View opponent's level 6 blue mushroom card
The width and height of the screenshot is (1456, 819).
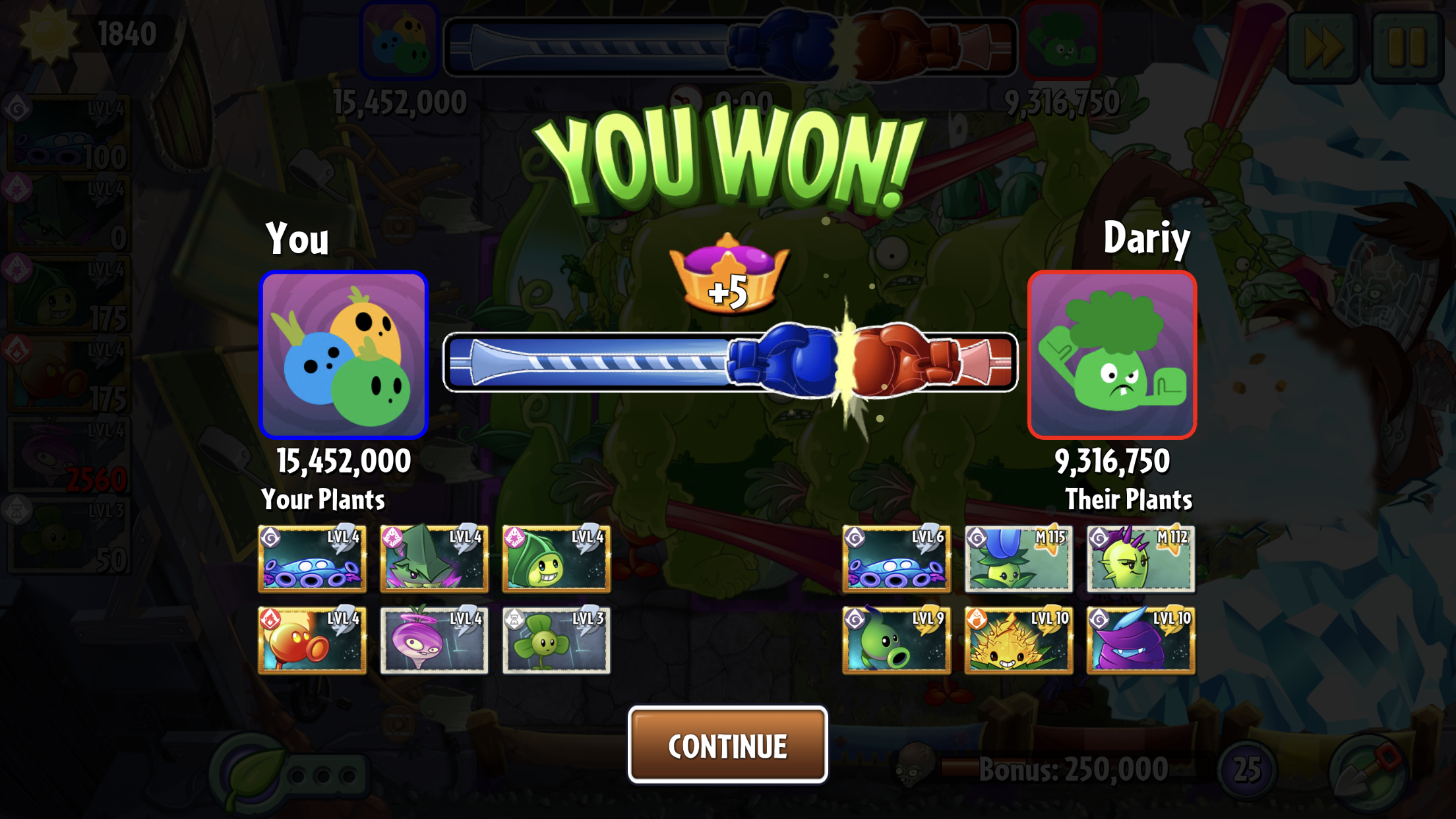(896, 559)
